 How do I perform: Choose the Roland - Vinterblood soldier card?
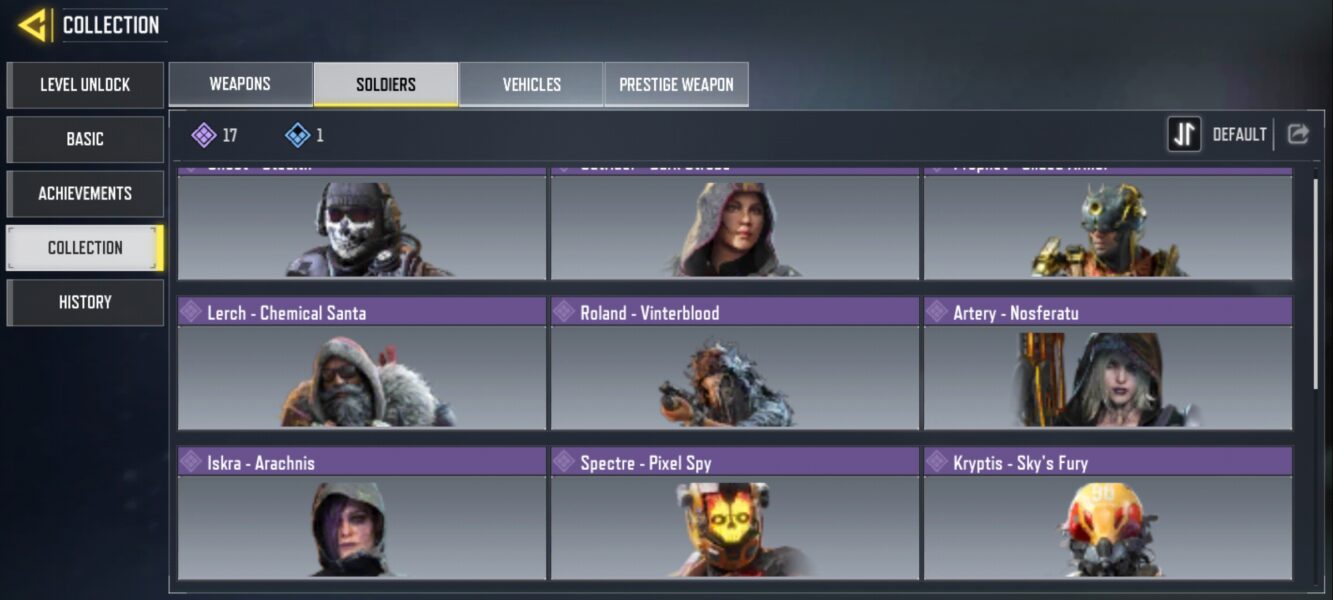[735, 363]
